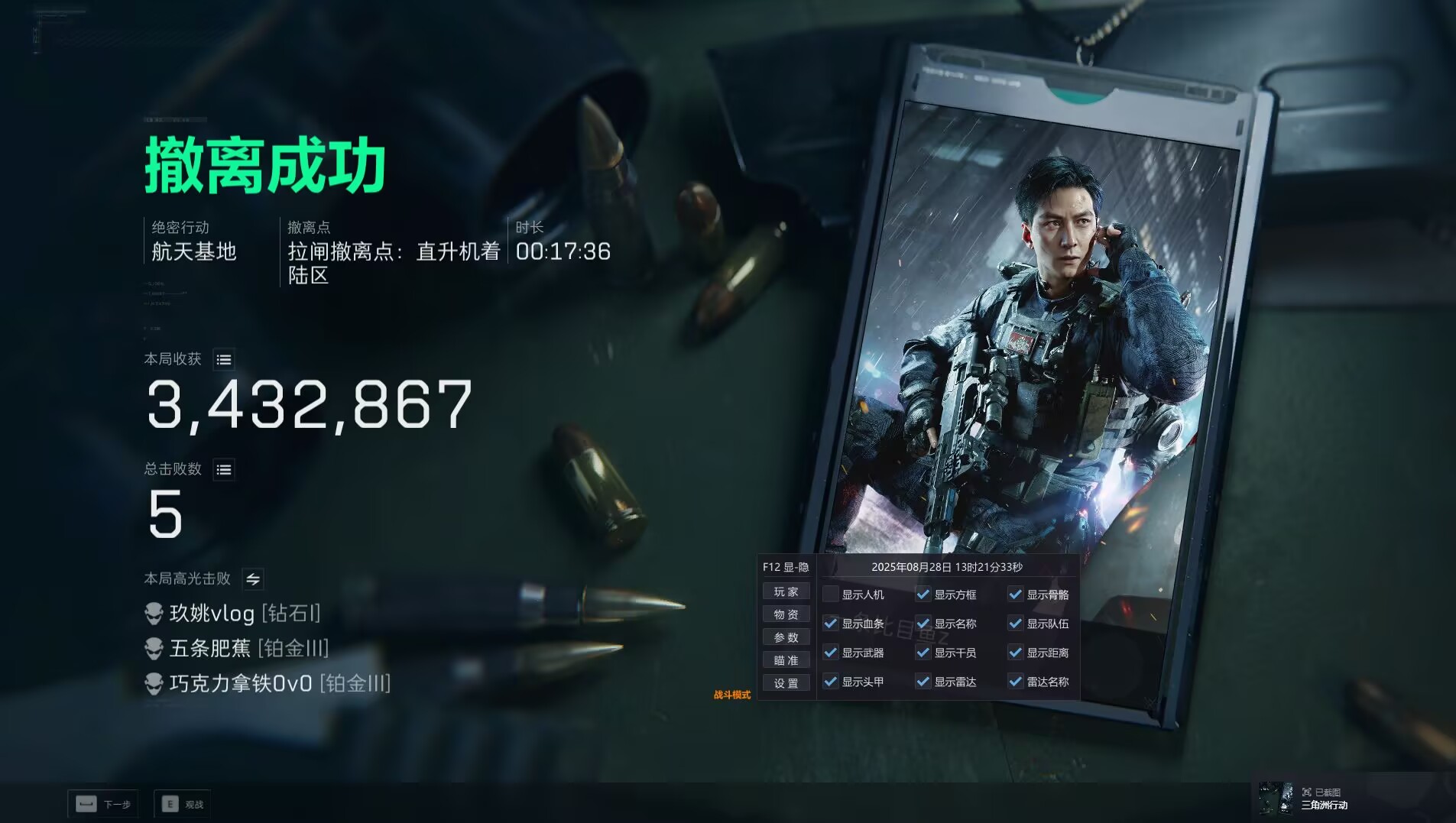
Task: Click the skull icon beside 五条肥蕉
Action: point(155,649)
